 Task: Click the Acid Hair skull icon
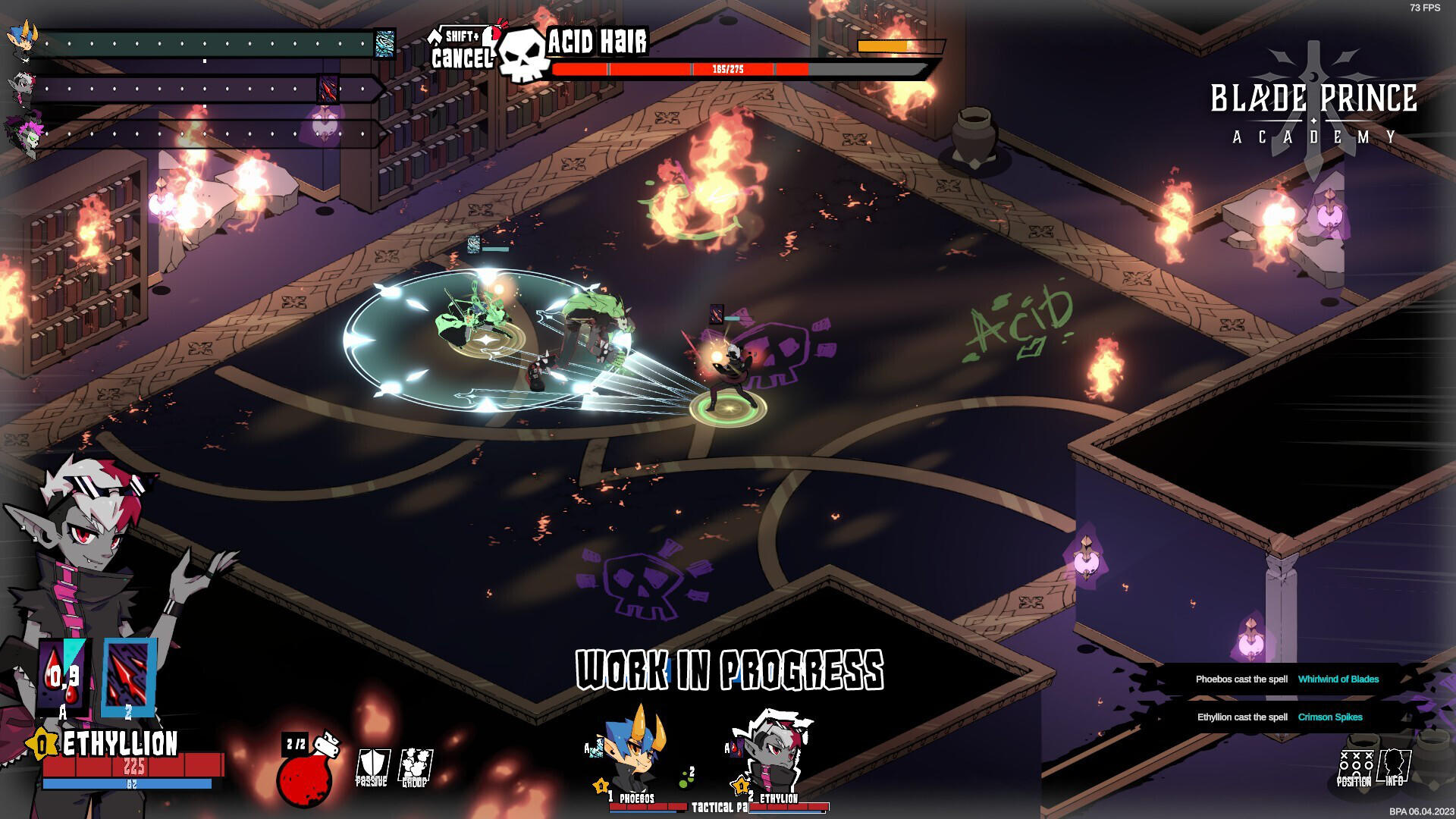point(519,55)
